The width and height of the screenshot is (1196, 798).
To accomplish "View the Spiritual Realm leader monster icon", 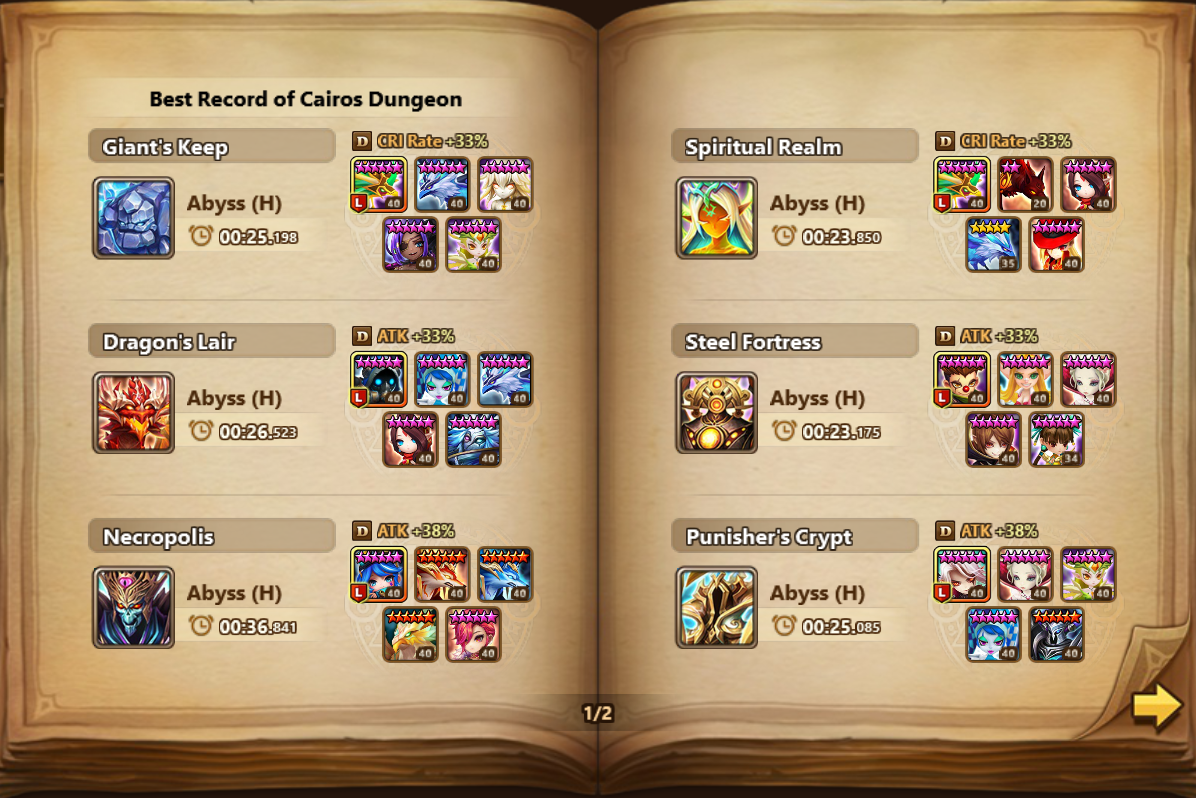I will click(962, 185).
